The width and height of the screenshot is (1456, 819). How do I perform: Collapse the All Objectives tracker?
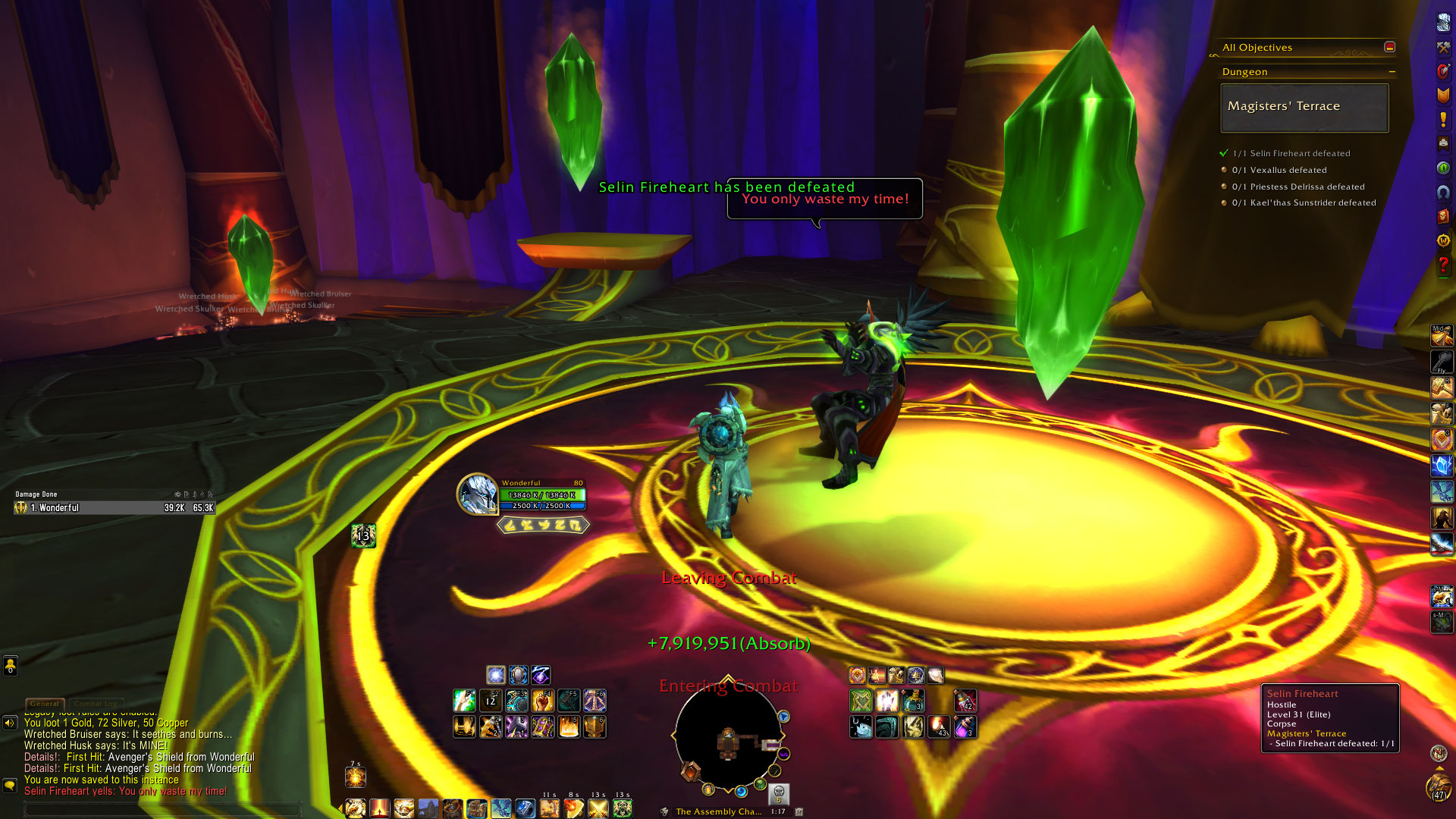pyautogui.click(x=1389, y=47)
